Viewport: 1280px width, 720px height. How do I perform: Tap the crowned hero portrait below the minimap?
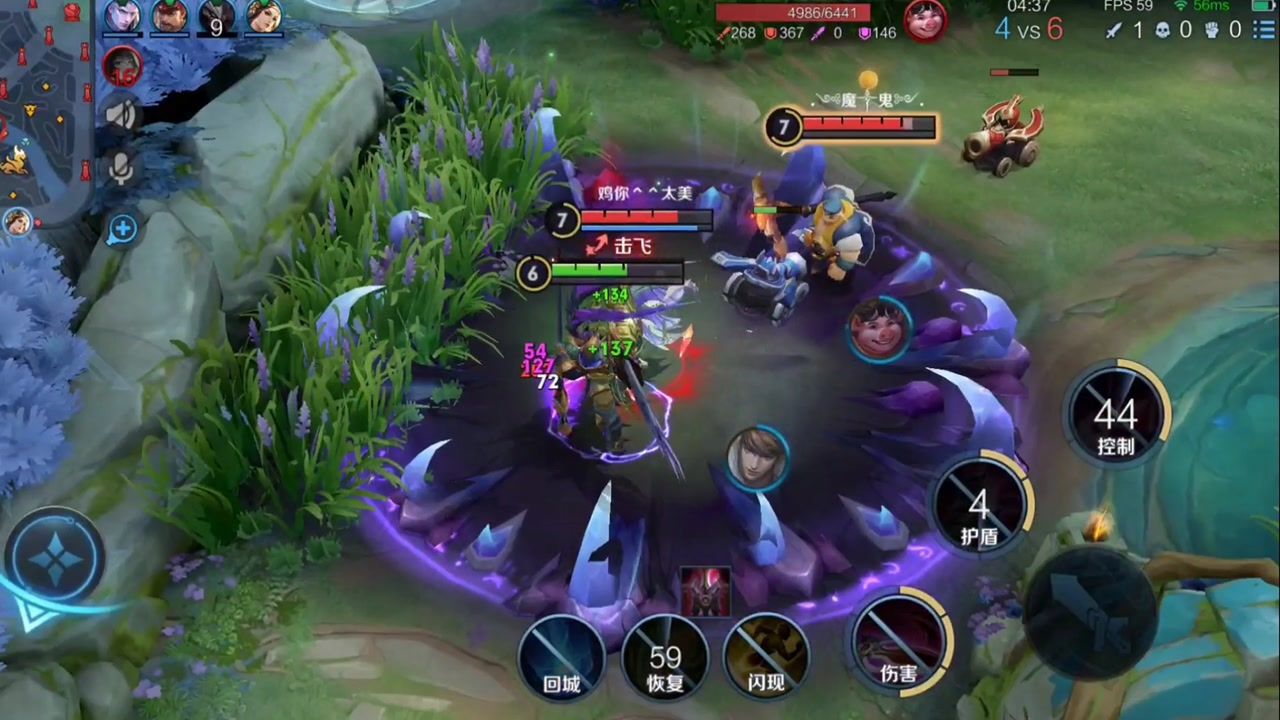17,221
